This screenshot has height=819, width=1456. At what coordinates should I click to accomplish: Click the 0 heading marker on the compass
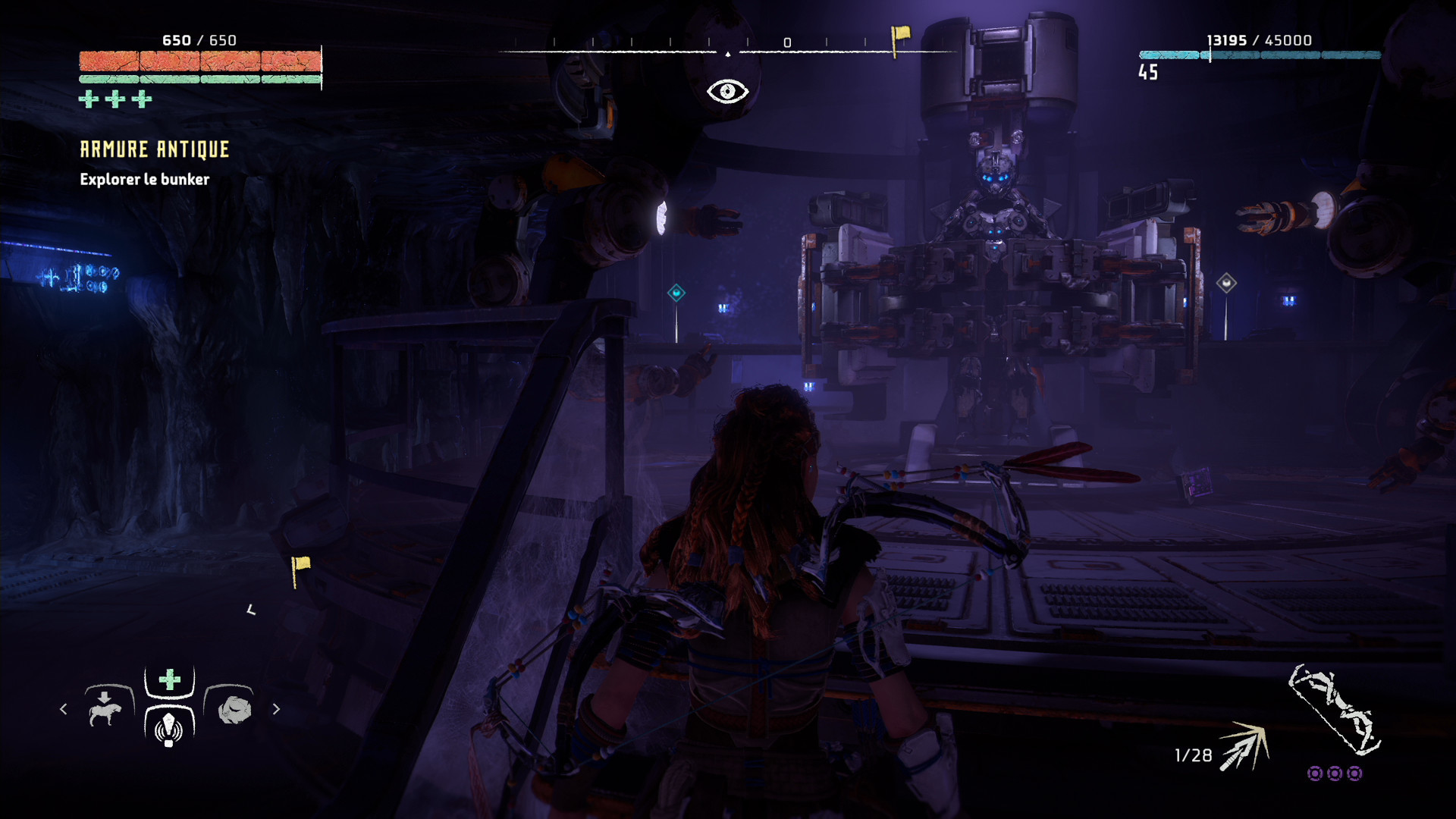point(786,43)
